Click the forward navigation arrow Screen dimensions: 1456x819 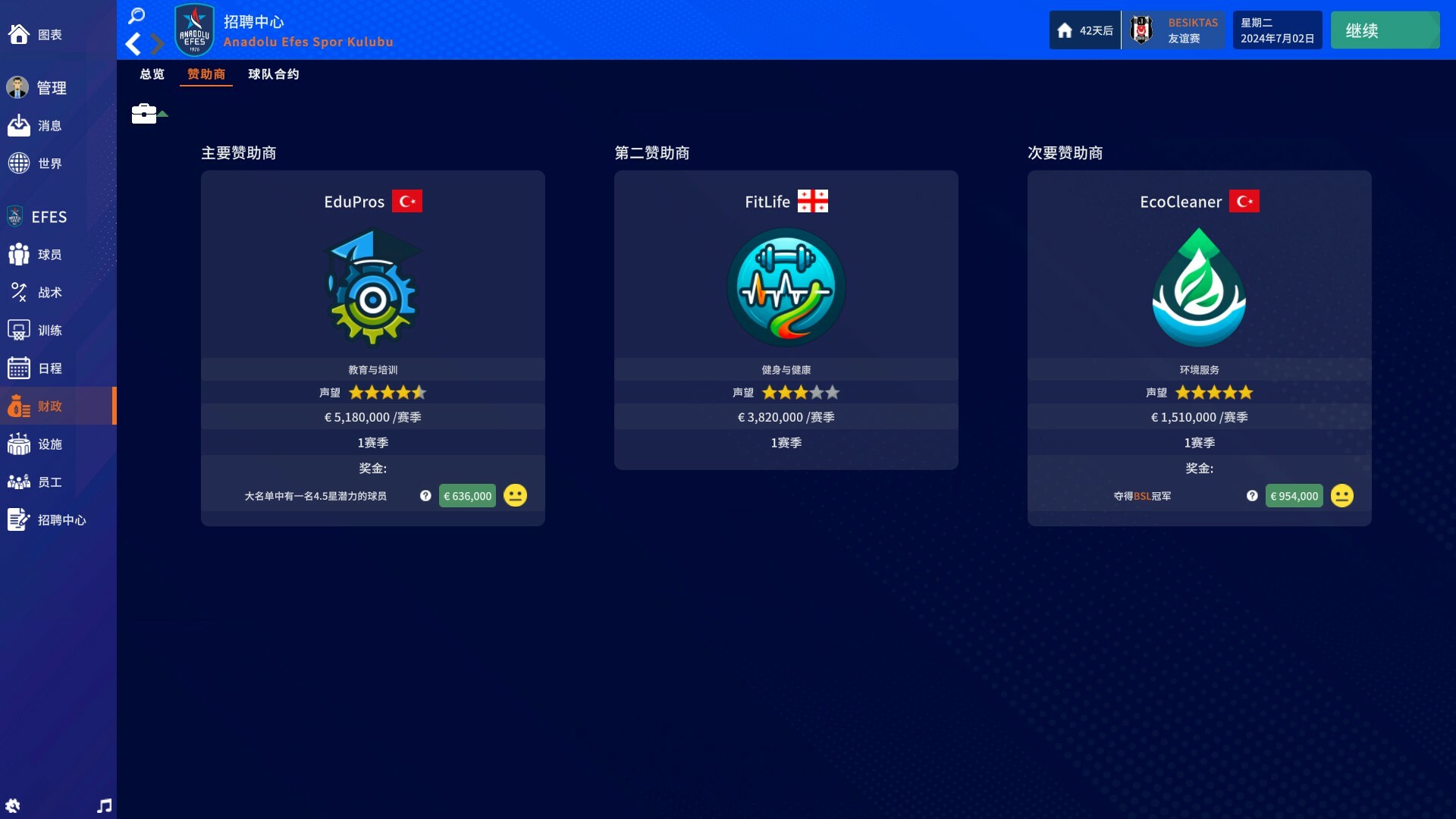158,43
